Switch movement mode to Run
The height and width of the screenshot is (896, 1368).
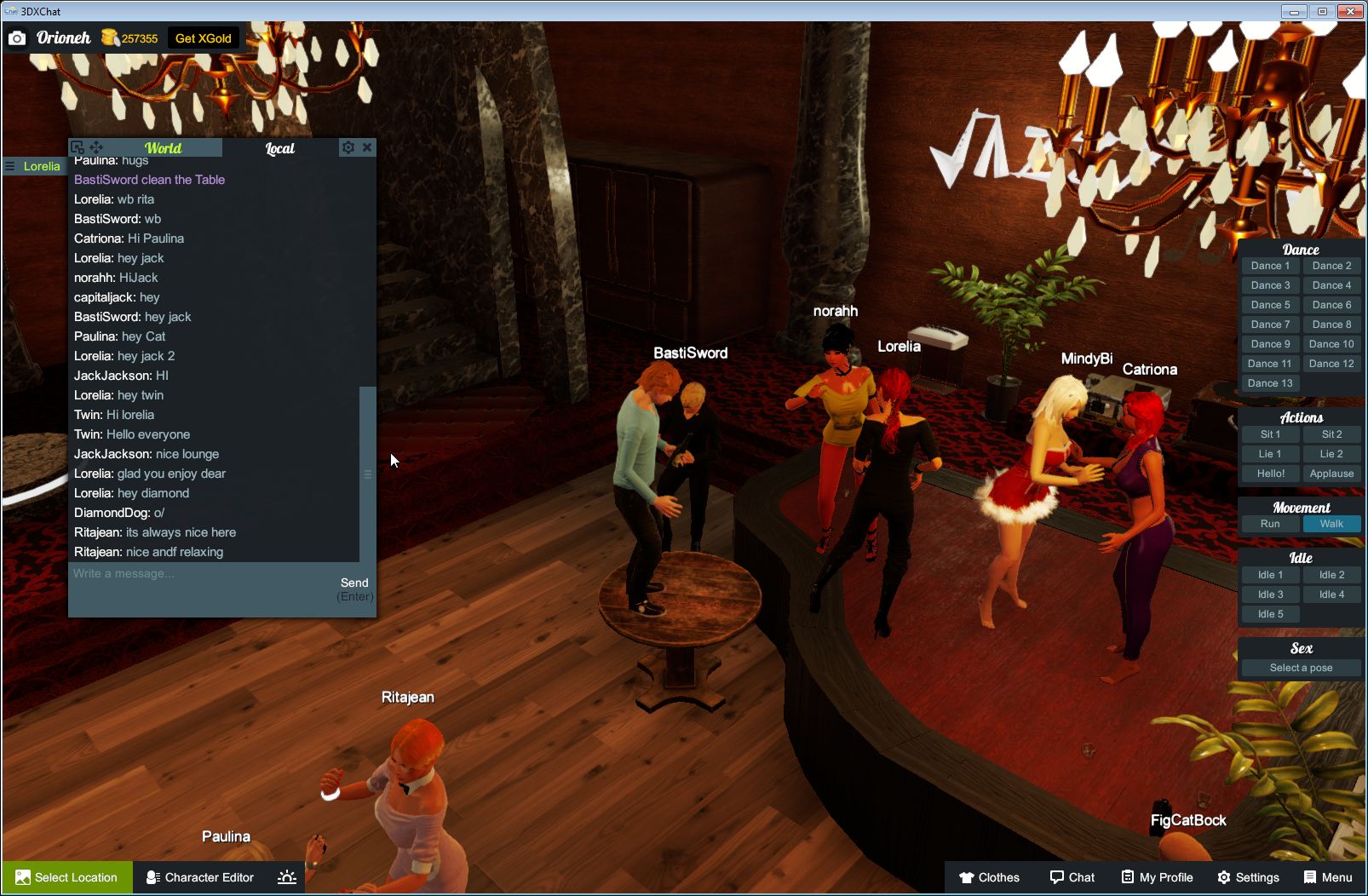point(1269,524)
